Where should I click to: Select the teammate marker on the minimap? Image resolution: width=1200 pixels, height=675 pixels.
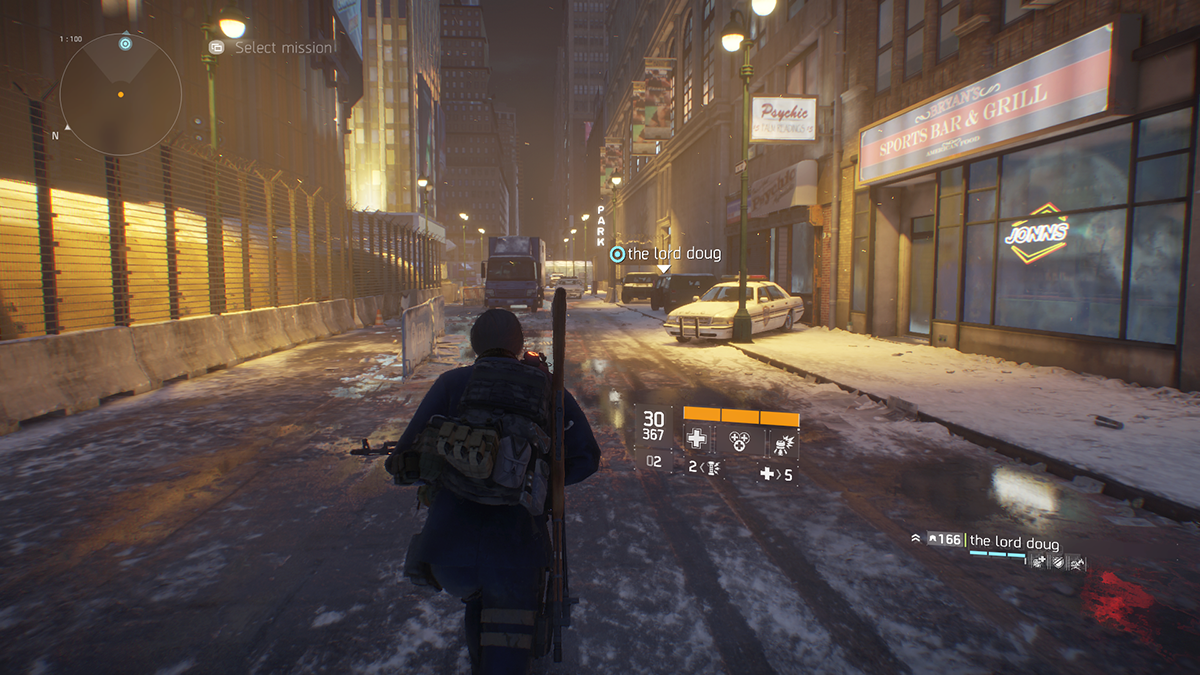(125, 43)
